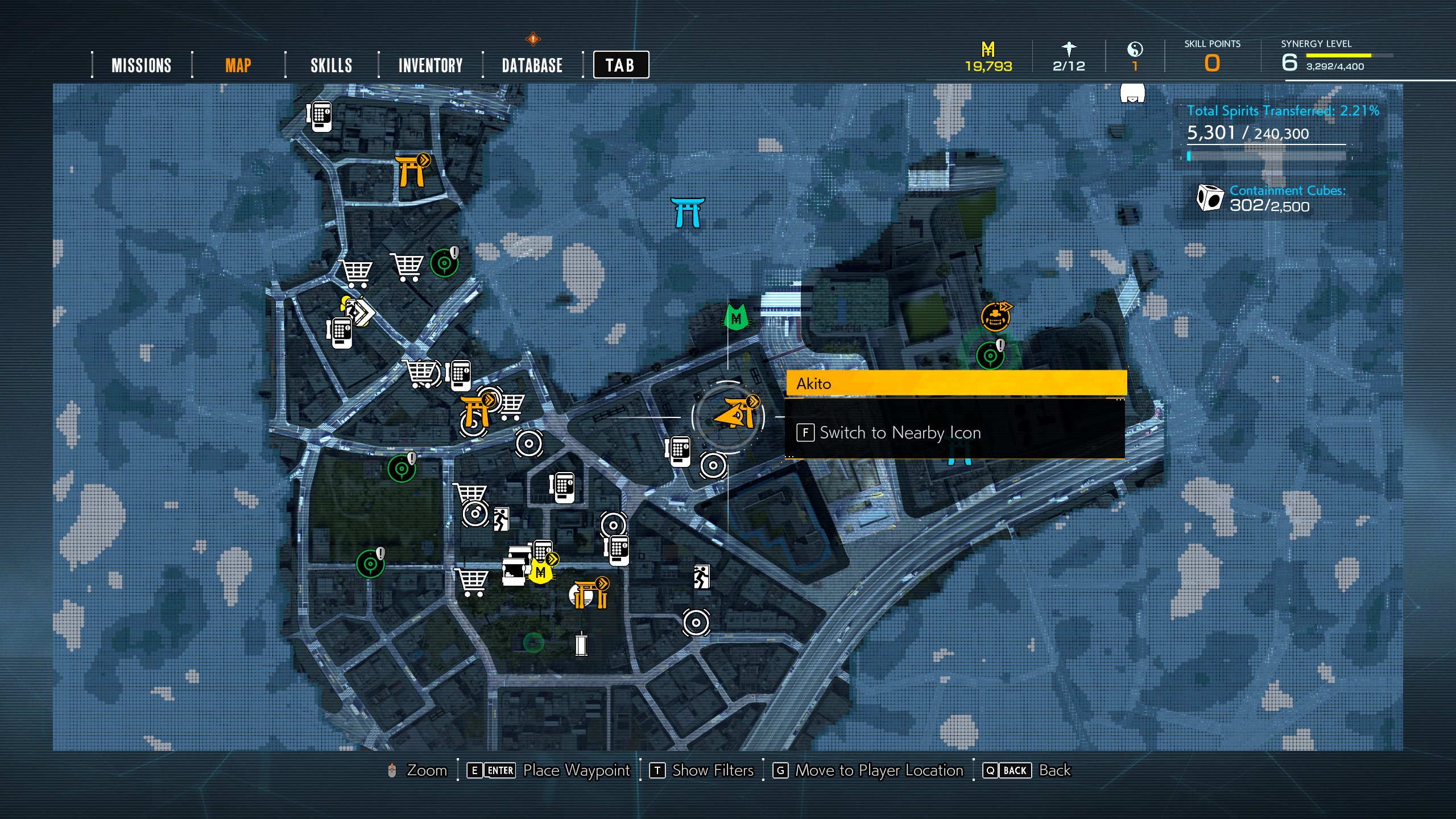
Task: Choose the orange grinning yokai face marker
Action: [x=995, y=317]
